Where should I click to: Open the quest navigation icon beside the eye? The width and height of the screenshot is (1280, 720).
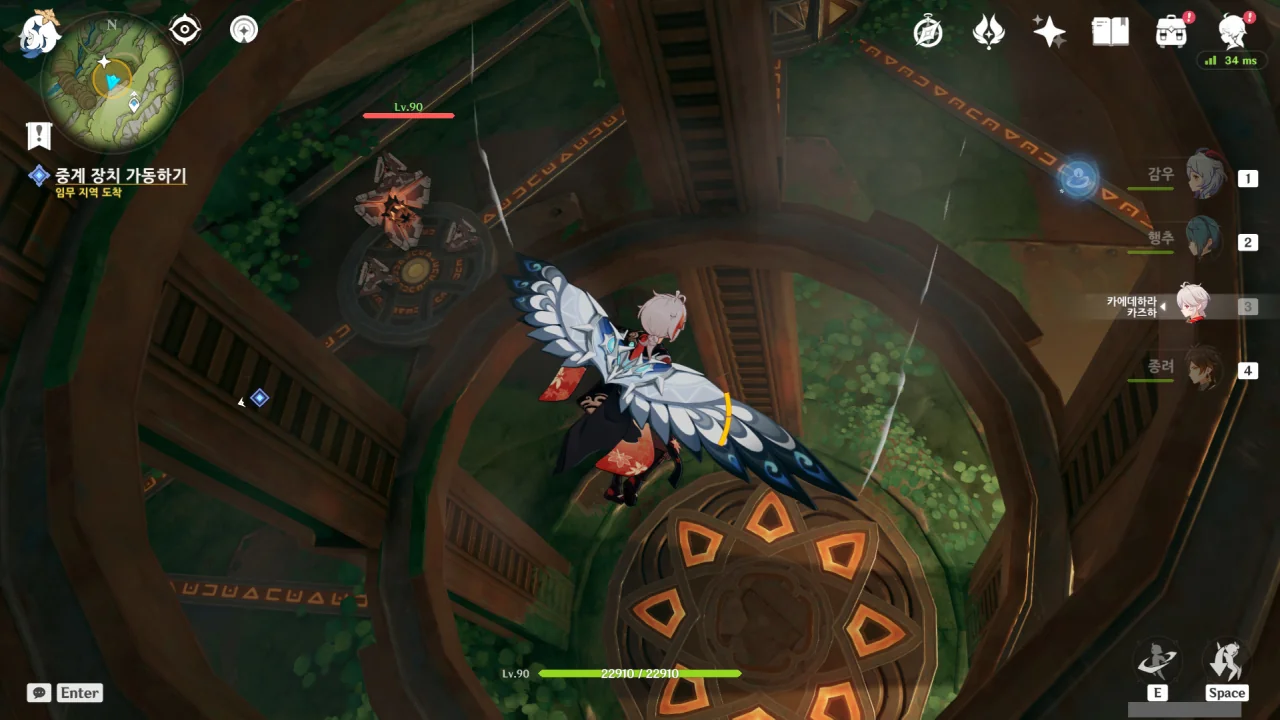pos(243,30)
